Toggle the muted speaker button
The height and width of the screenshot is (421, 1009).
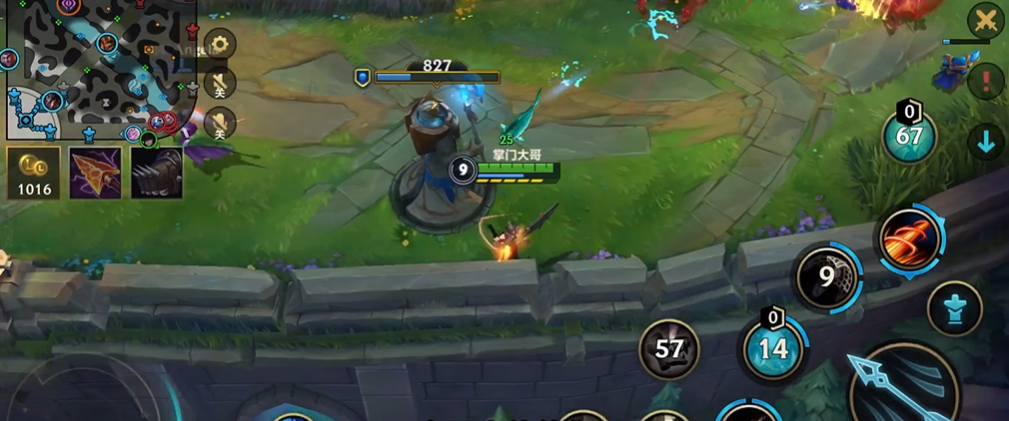click(219, 122)
